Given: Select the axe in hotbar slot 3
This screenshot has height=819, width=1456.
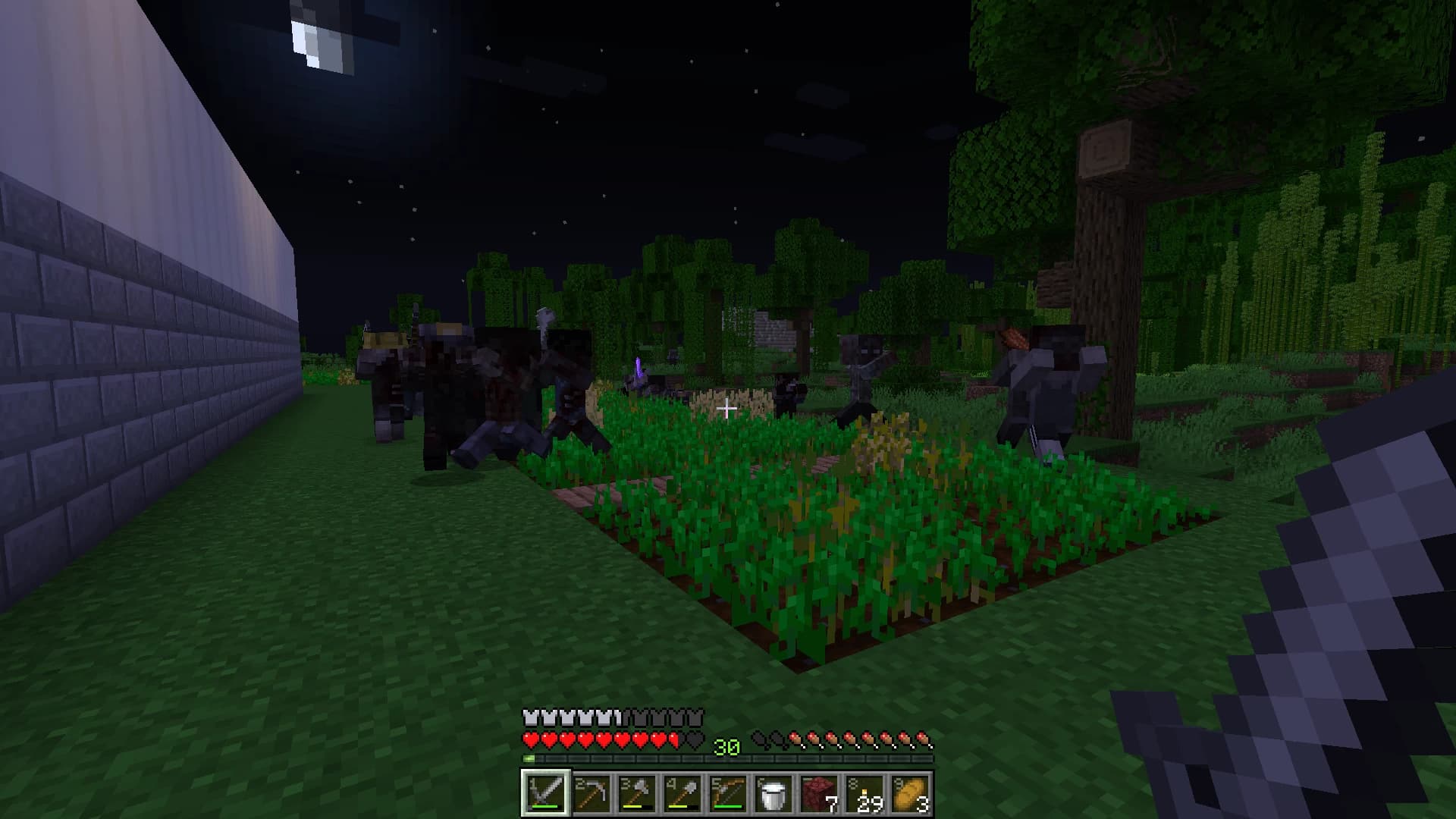Looking at the screenshot, I should [635, 795].
